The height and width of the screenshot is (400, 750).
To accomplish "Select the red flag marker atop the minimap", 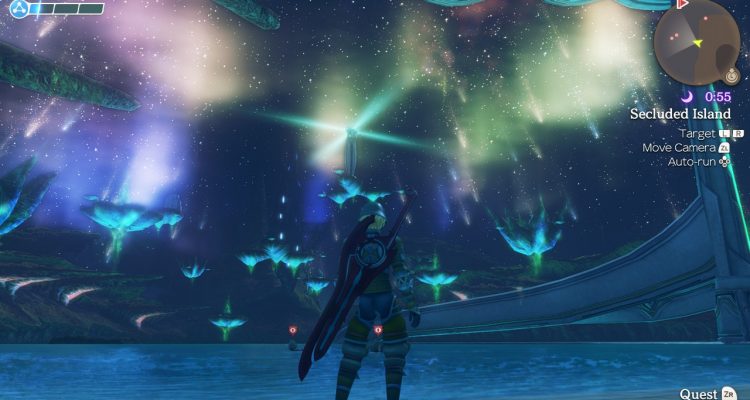I will 683,5.
